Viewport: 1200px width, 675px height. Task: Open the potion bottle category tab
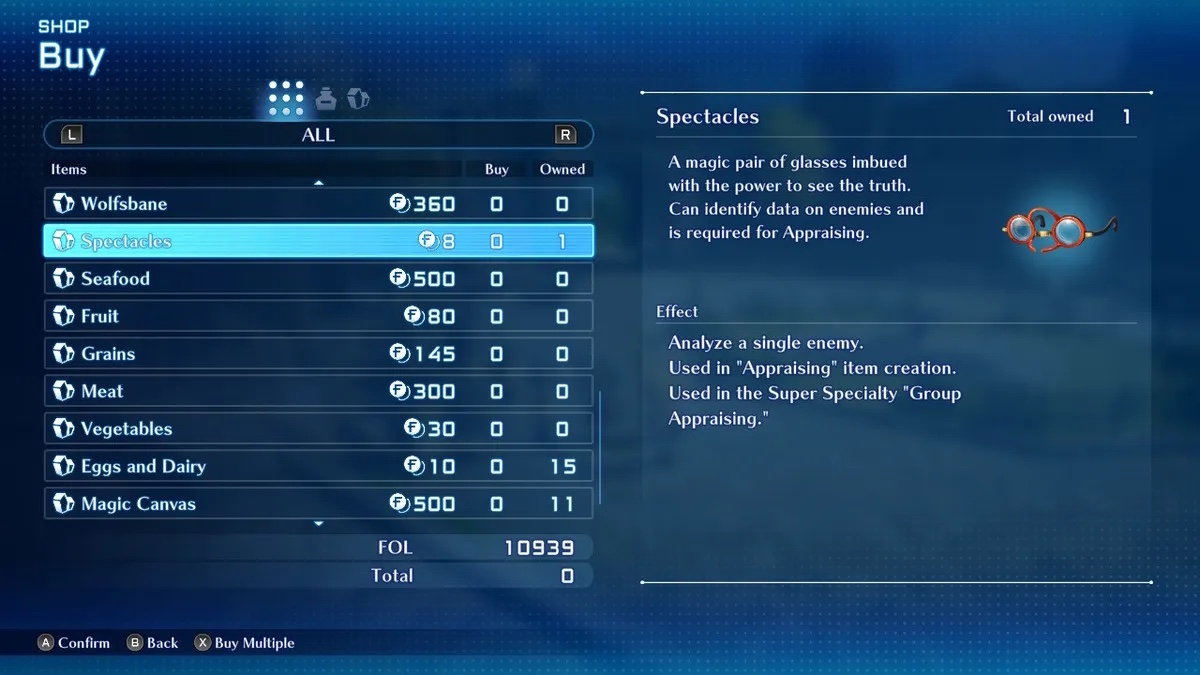(326, 98)
